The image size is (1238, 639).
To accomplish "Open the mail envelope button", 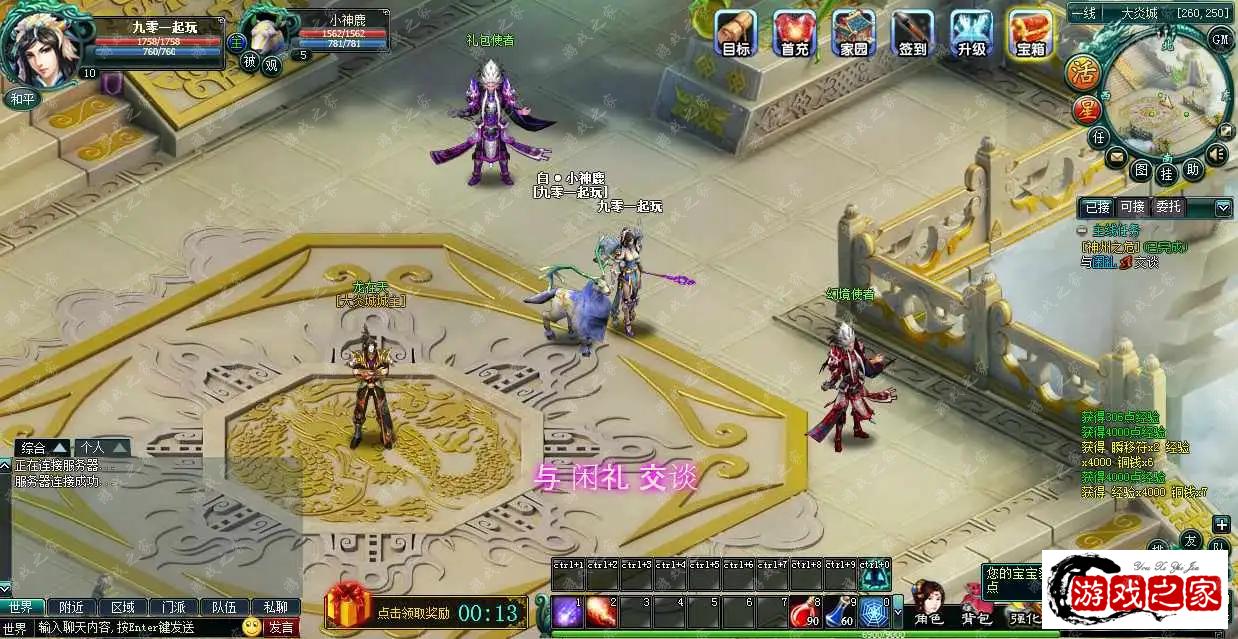I will pos(1116,157).
